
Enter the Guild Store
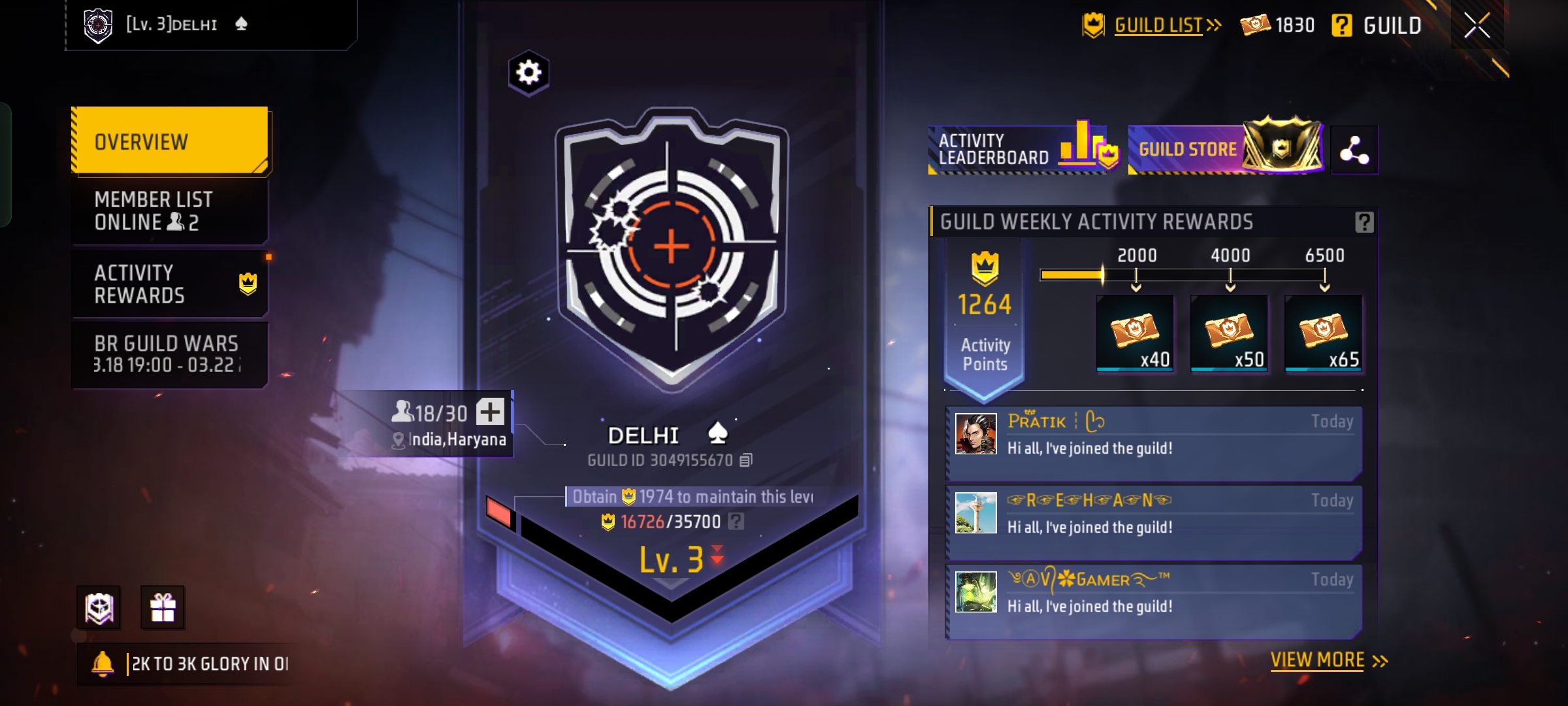tap(1227, 150)
